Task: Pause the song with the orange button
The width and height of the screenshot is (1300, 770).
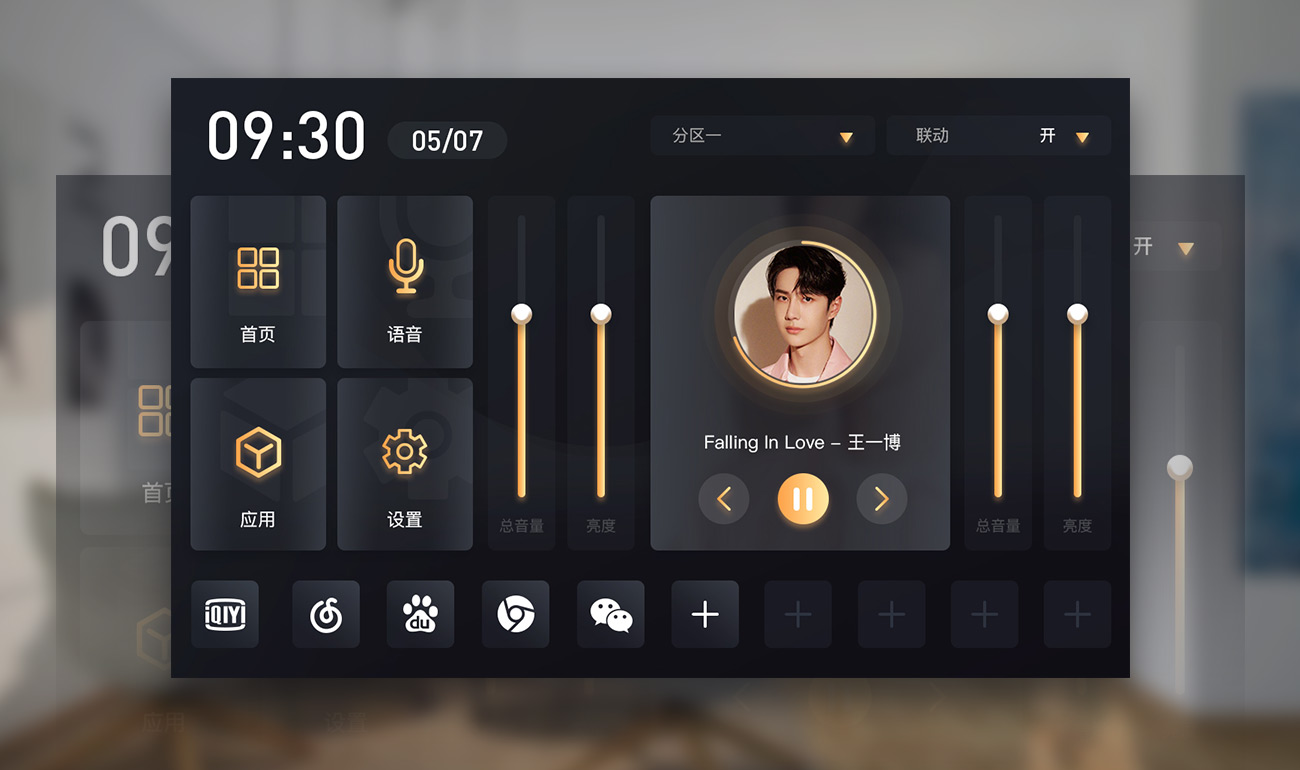Action: pyautogui.click(x=803, y=498)
